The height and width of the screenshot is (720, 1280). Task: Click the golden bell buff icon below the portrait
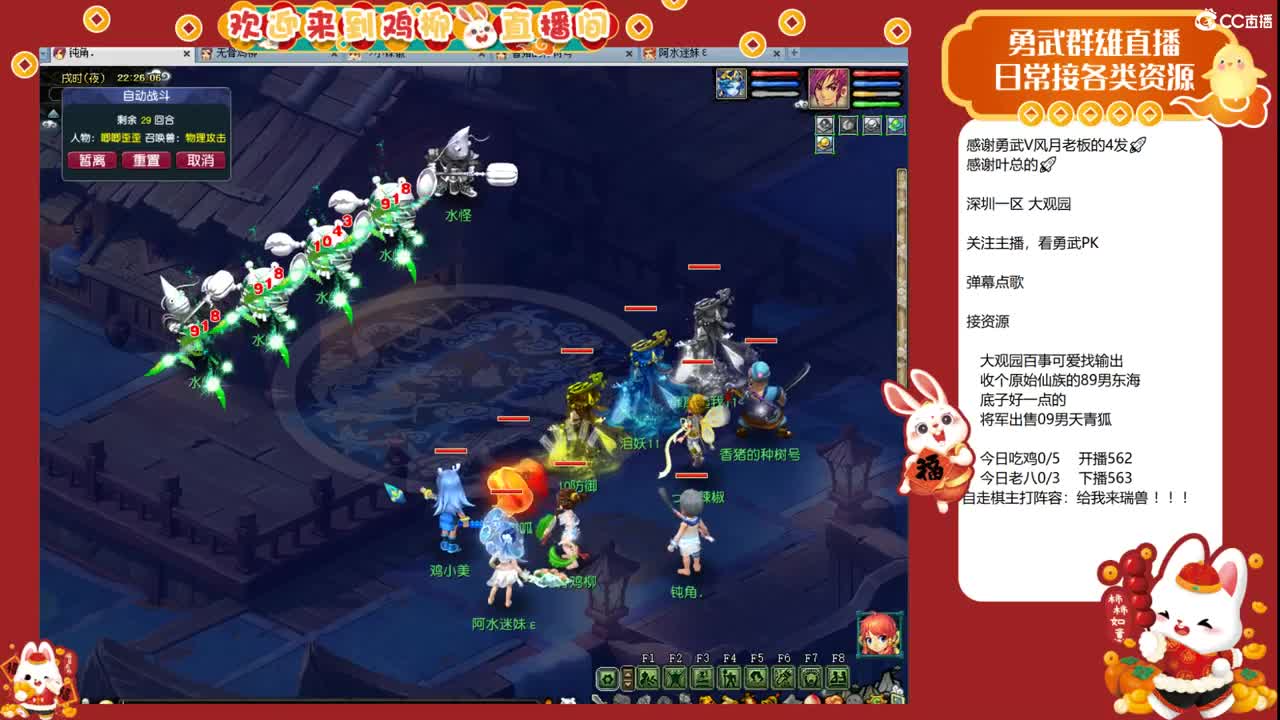824,144
